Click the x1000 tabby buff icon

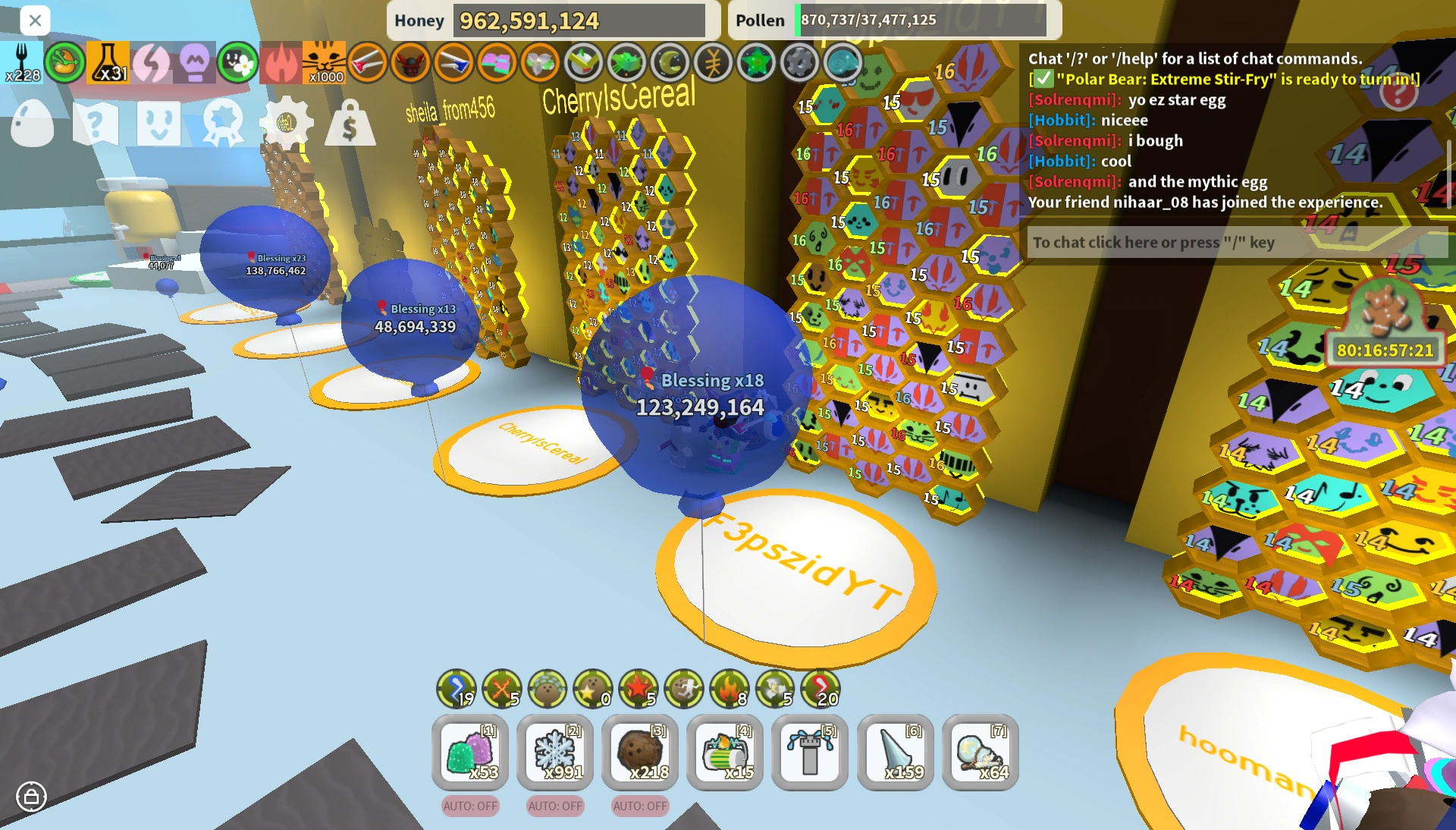click(x=325, y=62)
